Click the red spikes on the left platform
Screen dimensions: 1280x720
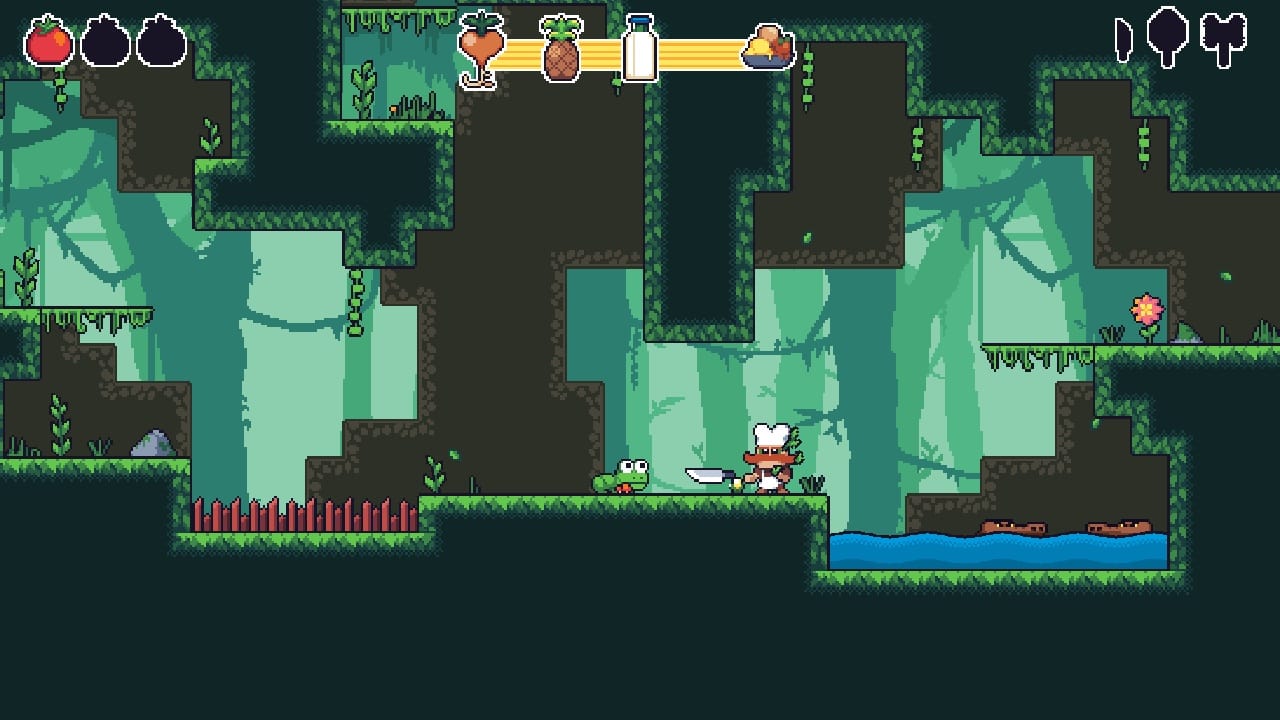[300, 512]
